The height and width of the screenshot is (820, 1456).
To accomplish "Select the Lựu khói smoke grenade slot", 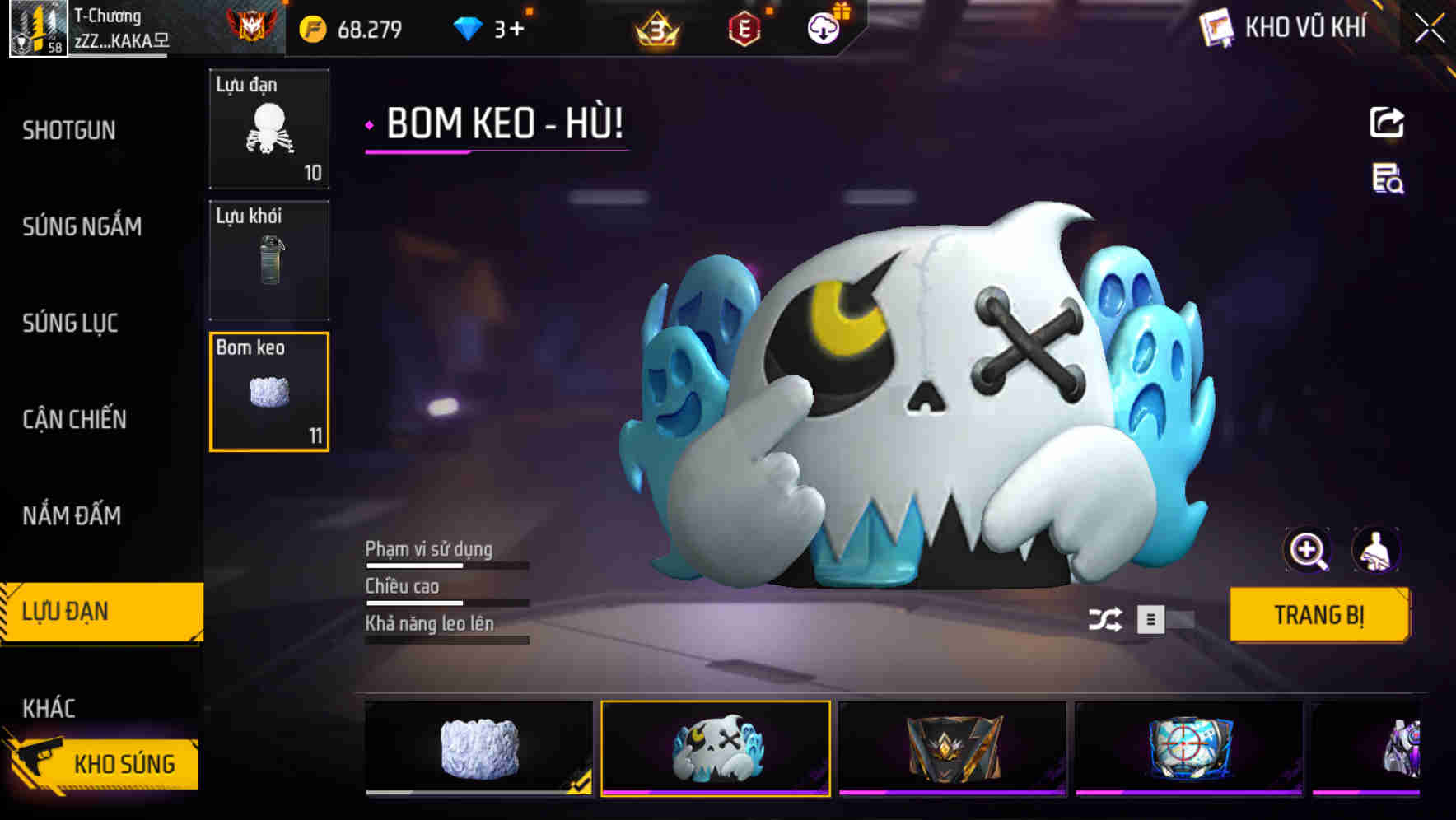I will (x=268, y=260).
